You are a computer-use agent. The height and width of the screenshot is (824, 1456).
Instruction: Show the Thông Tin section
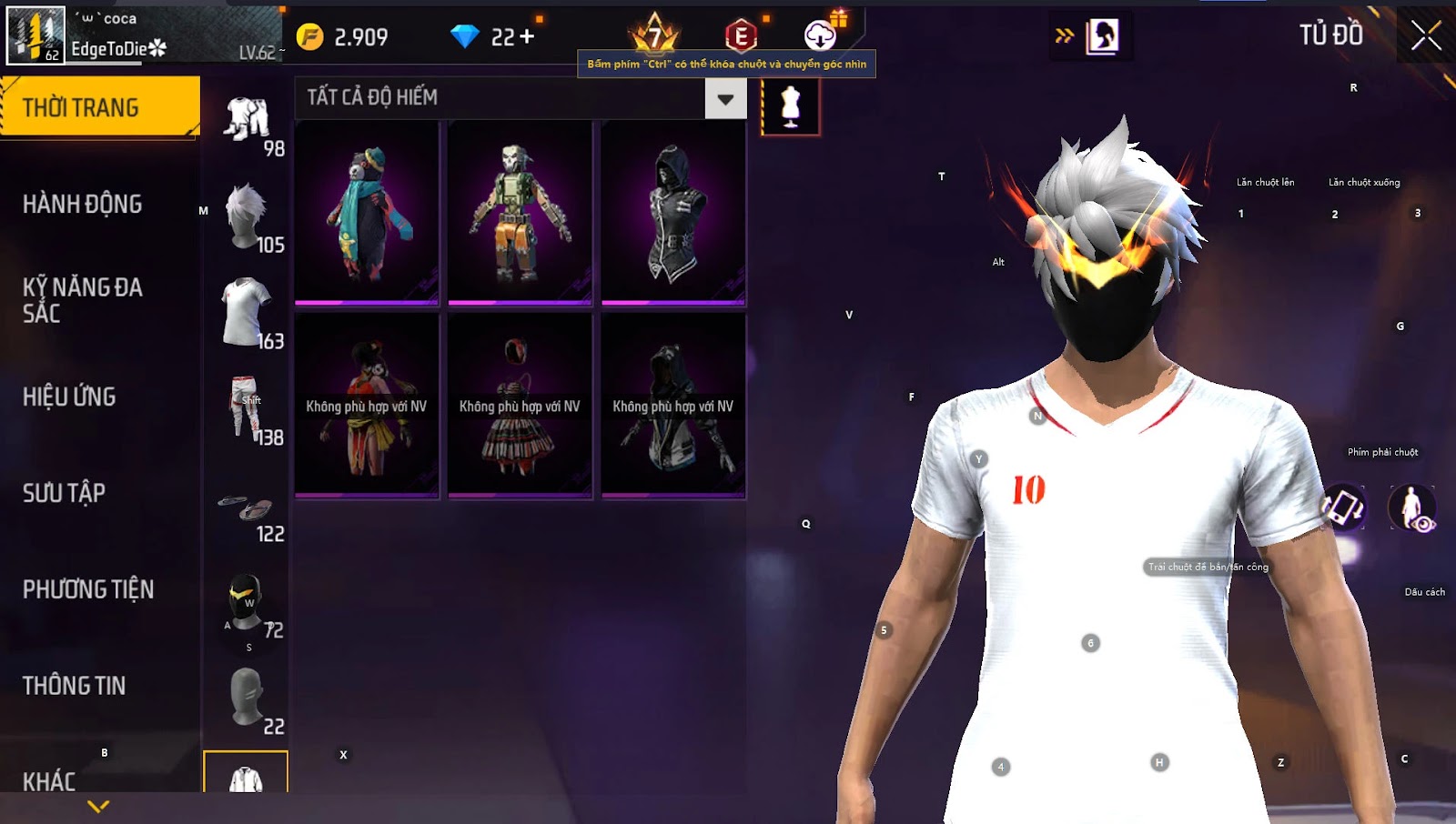pyautogui.click(x=75, y=686)
